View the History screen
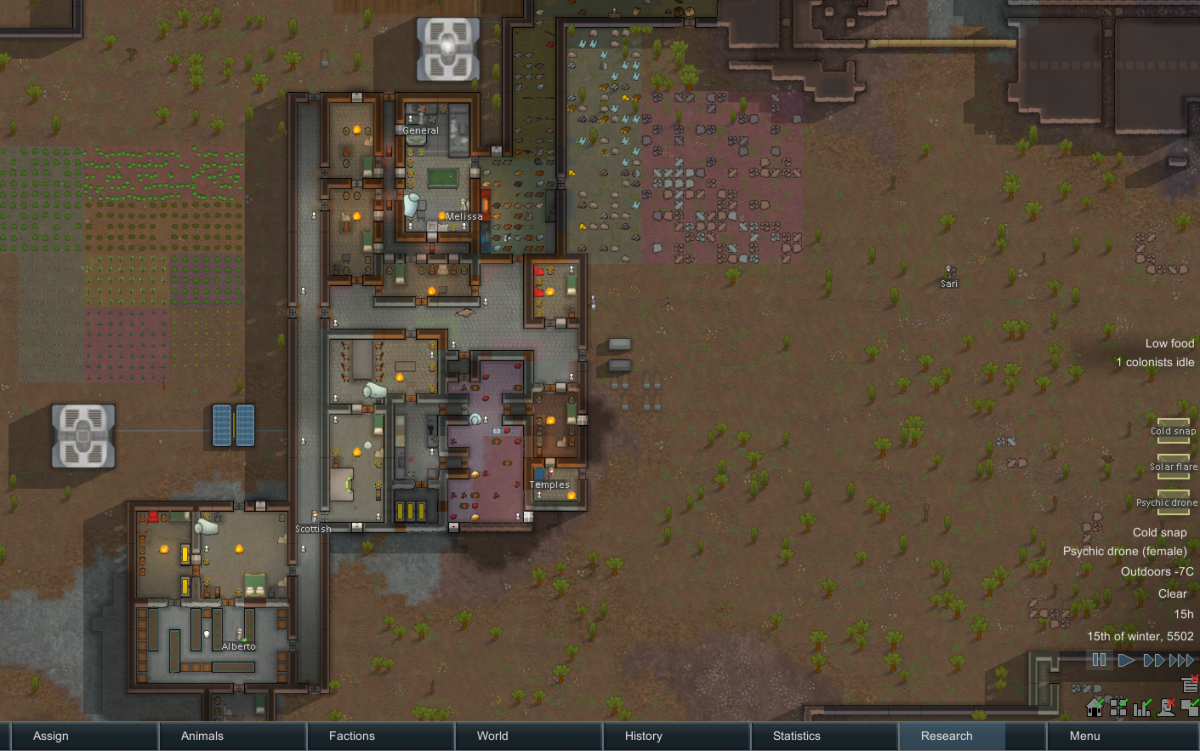The image size is (1200, 751). coord(643,736)
